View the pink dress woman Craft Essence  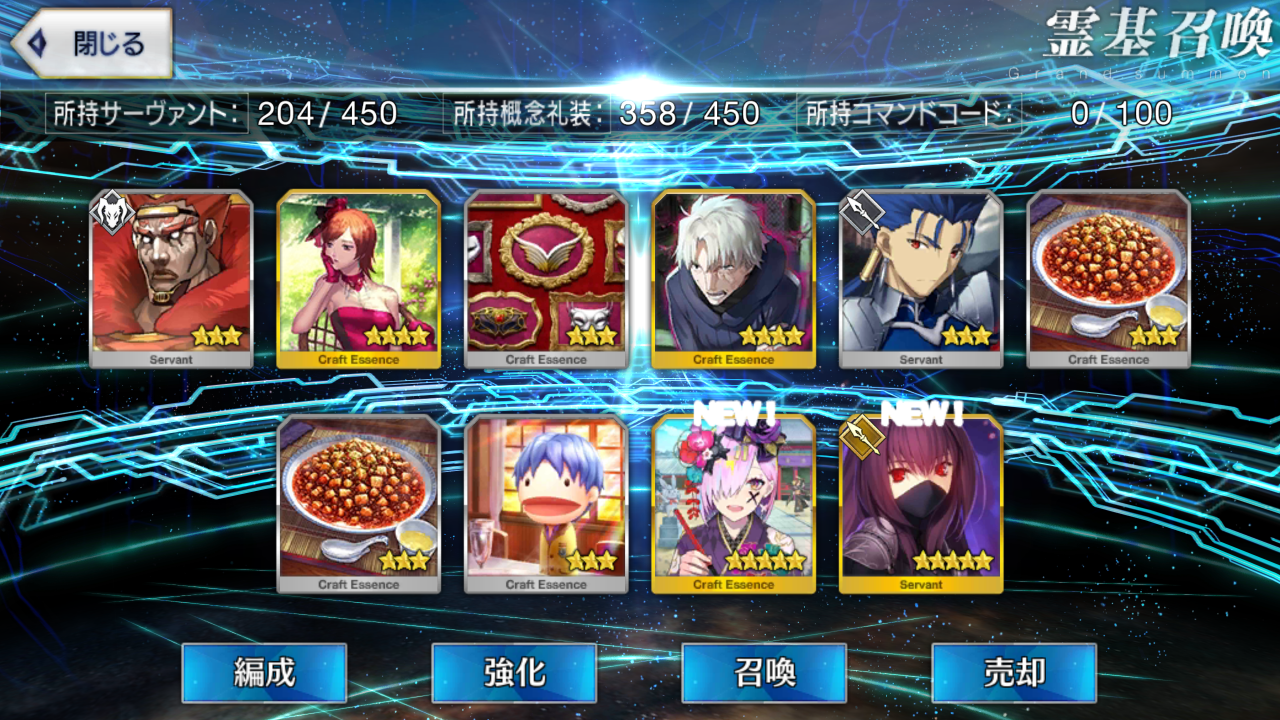click(x=358, y=278)
